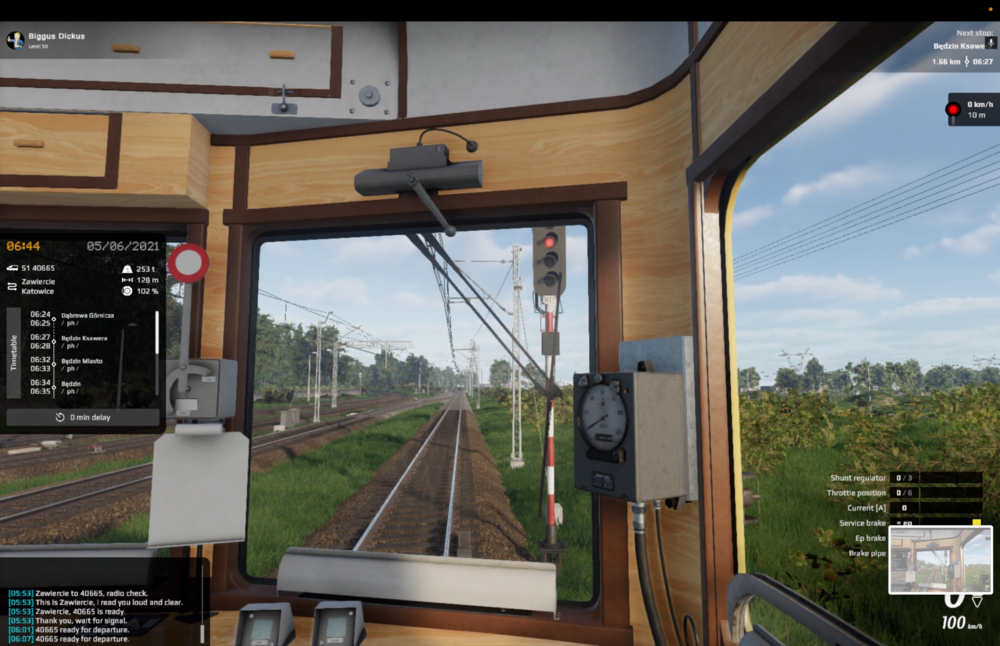Open the vertical Timetable tab
The image size is (1000, 646).
[x=14, y=354]
